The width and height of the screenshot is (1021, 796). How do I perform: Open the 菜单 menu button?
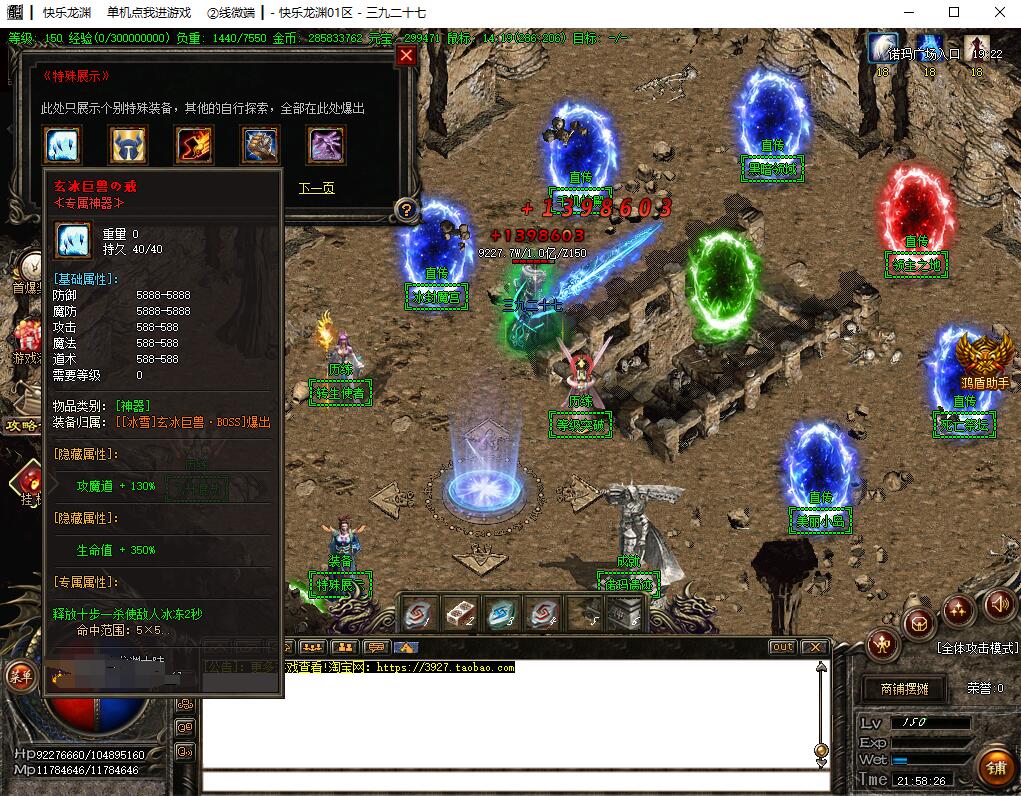click(x=19, y=676)
